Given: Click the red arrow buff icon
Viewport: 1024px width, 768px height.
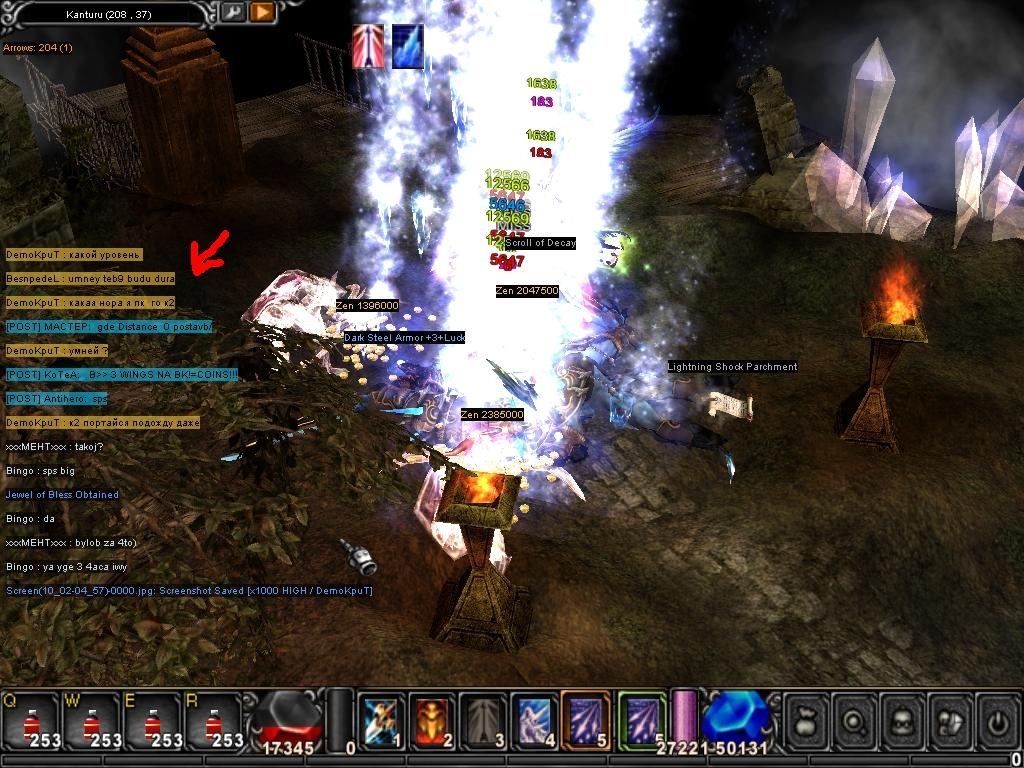Looking at the screenshot, I should coord(367,47).
